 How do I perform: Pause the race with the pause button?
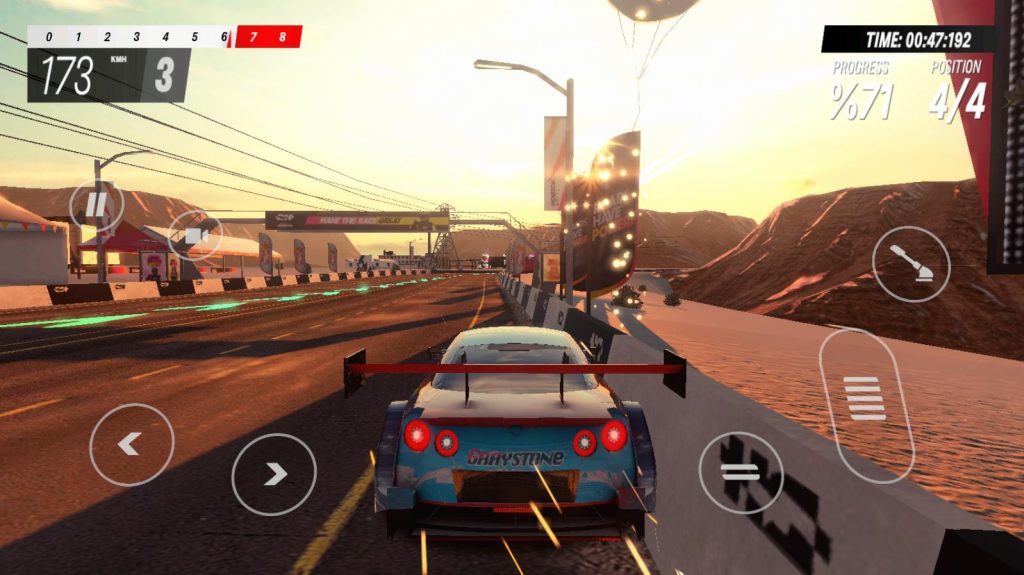[x=97, y=206]
